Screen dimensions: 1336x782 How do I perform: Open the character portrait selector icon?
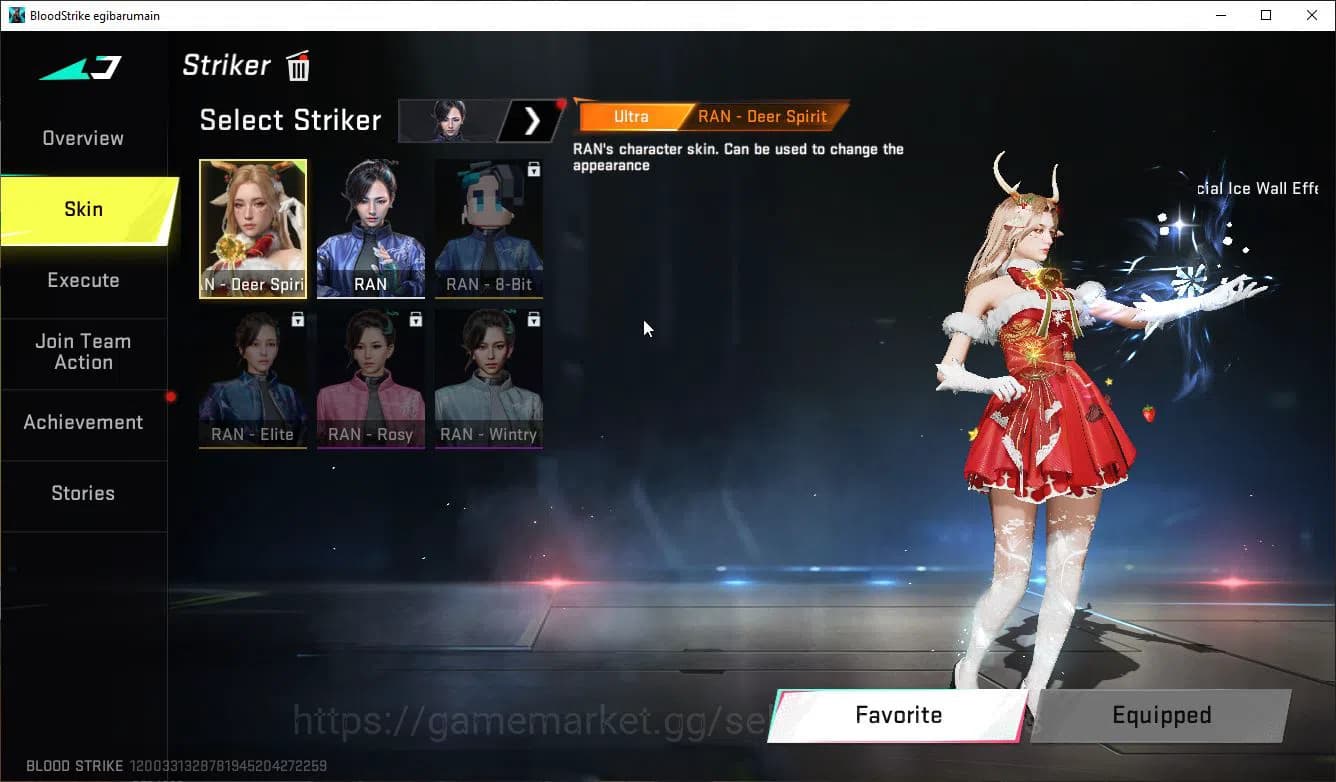(x=449, y=120)
